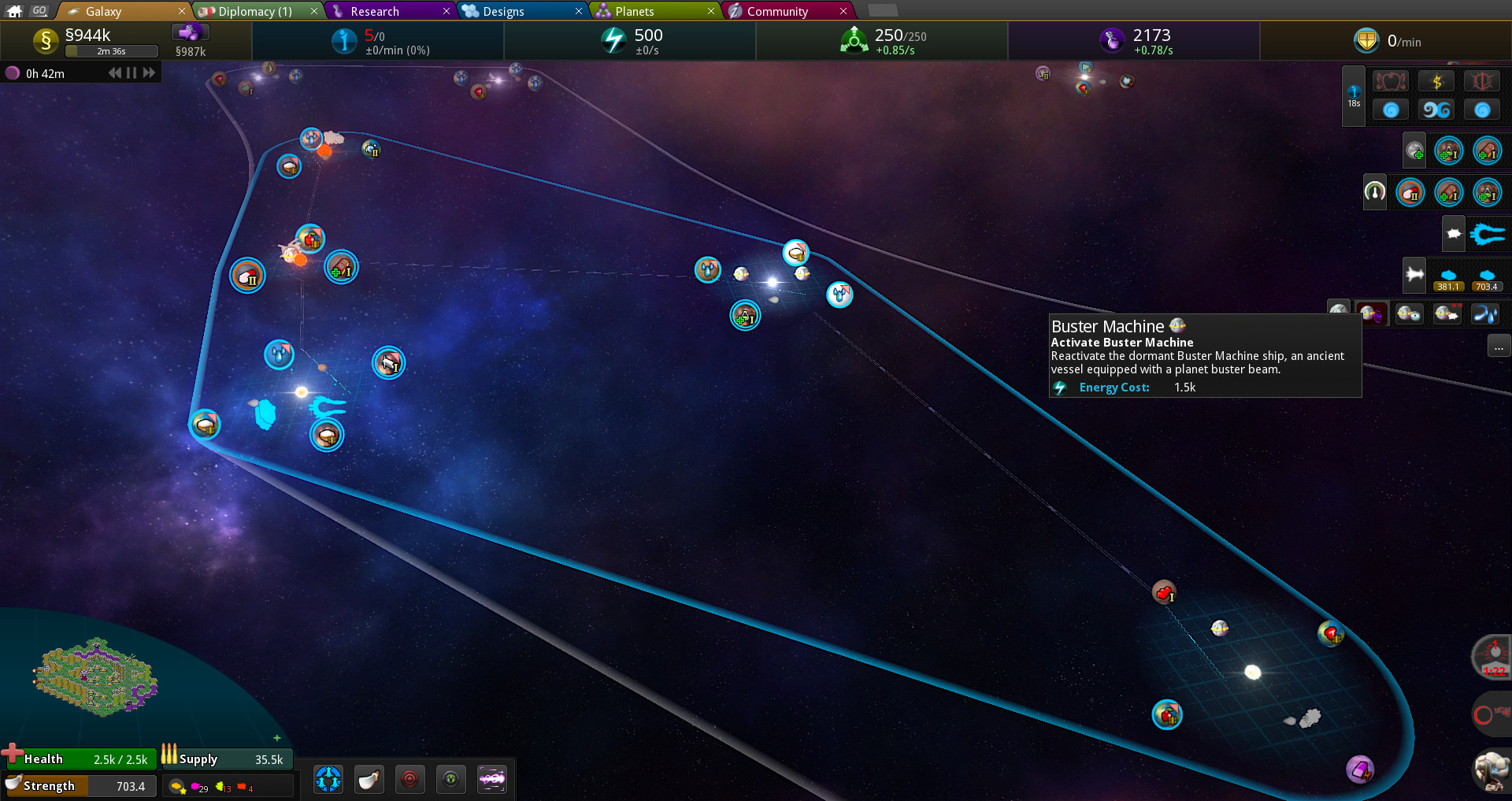Activate the red targeting reticle tool
The width and height of the screenshot is (1512, 801).
(409, 779)
